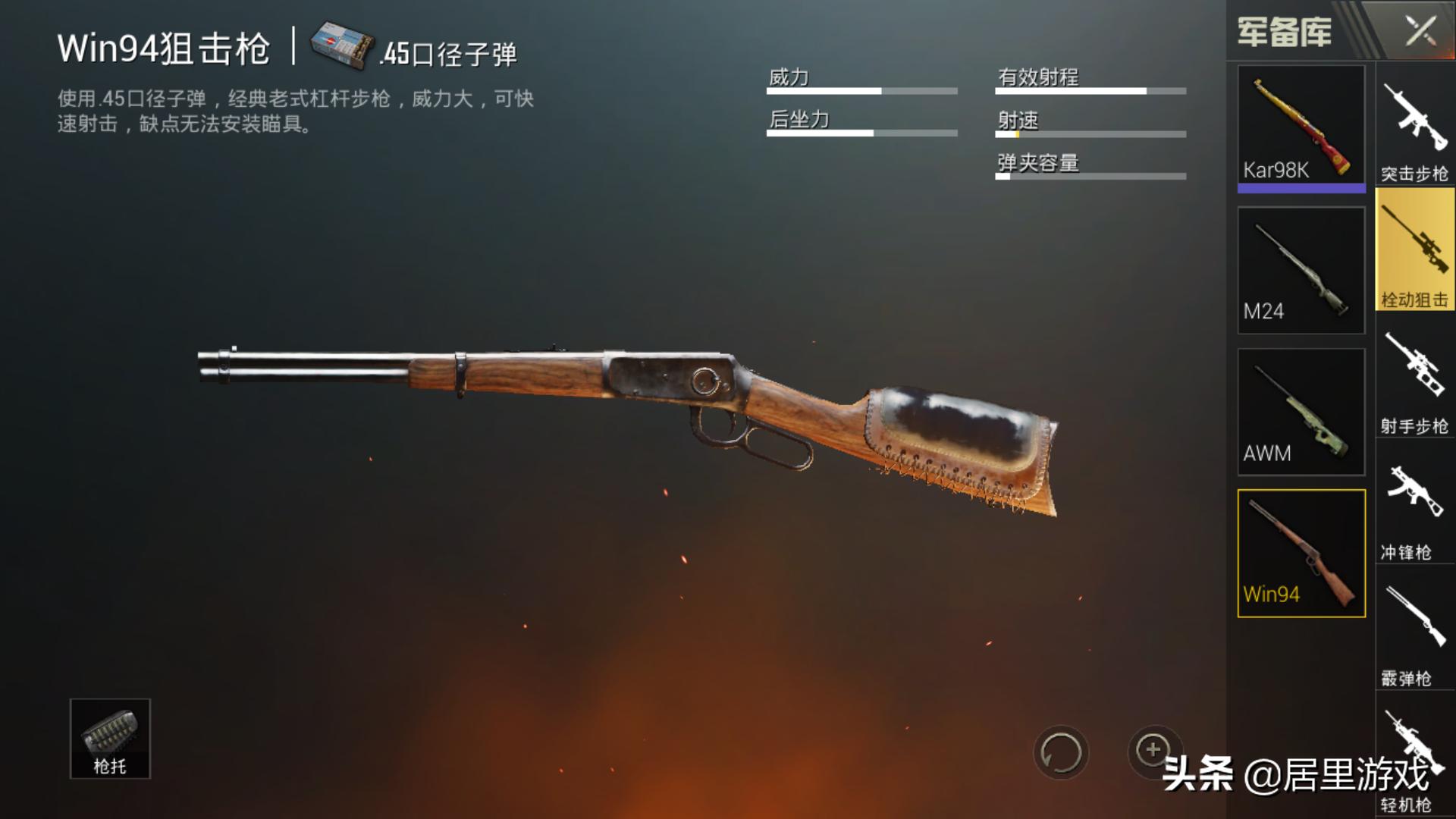
Task: Open the 栓动狙击 category tab
Action: (x=1415, y=252)
